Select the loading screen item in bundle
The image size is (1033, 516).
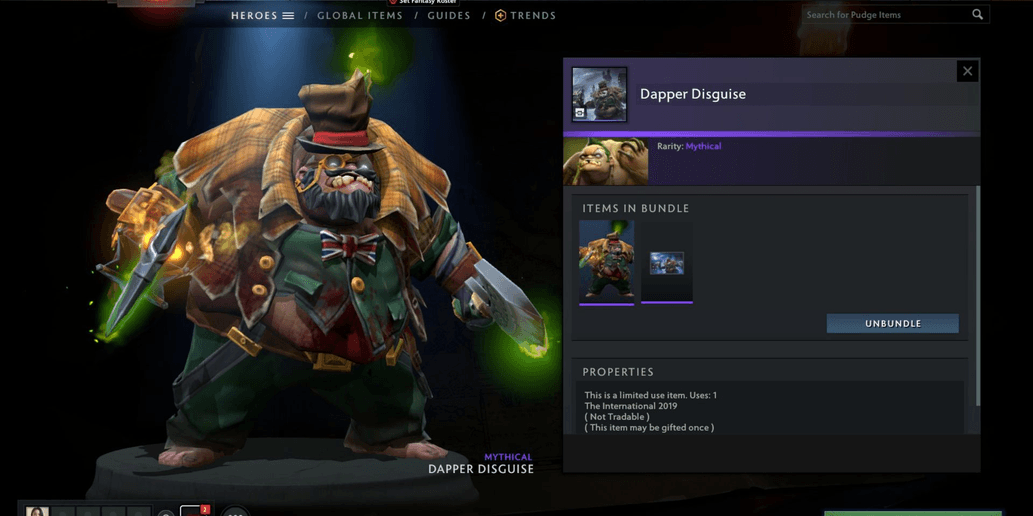(667, 262)
